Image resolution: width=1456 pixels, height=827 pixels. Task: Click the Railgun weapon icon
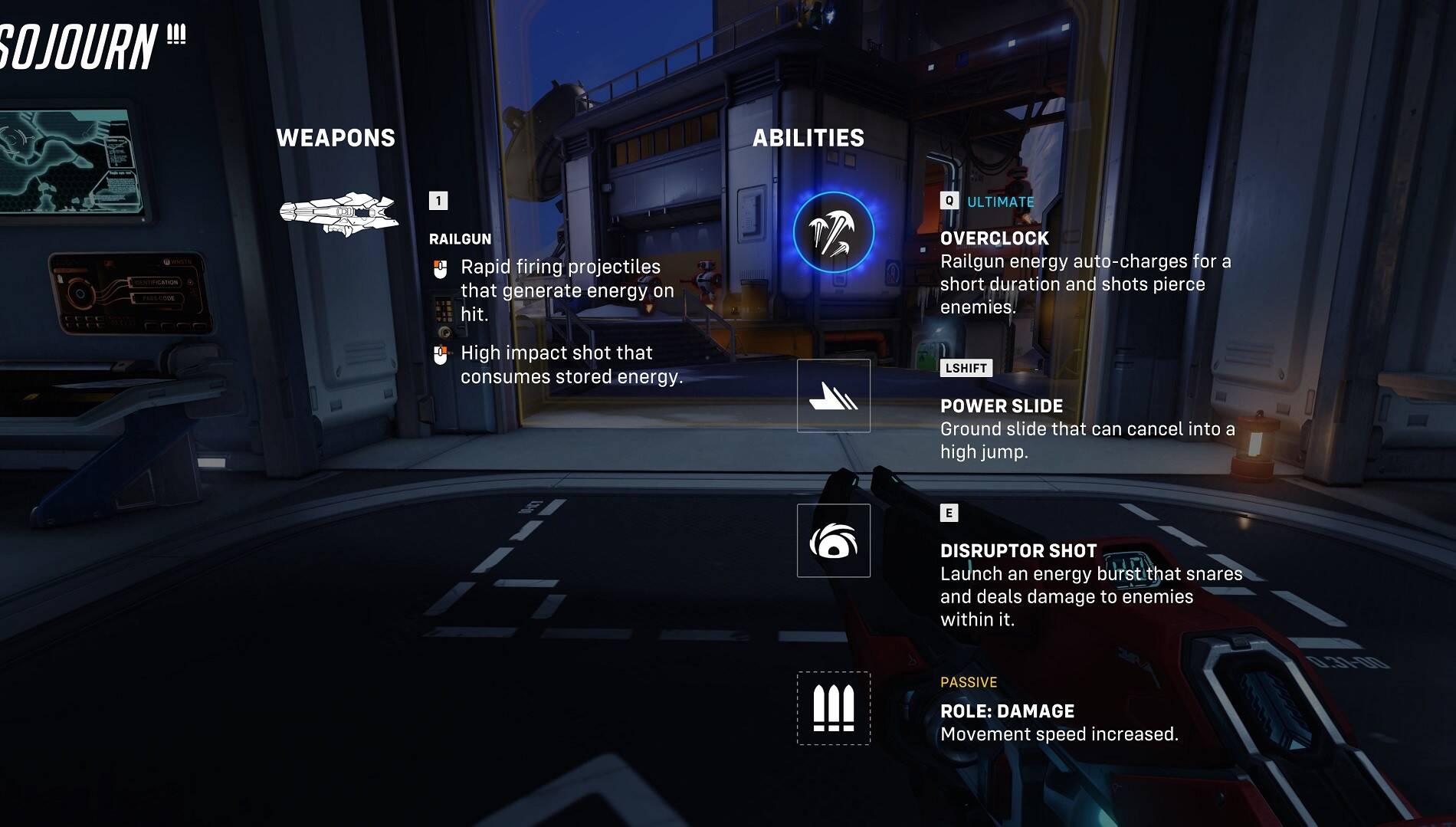click(339, 214)
